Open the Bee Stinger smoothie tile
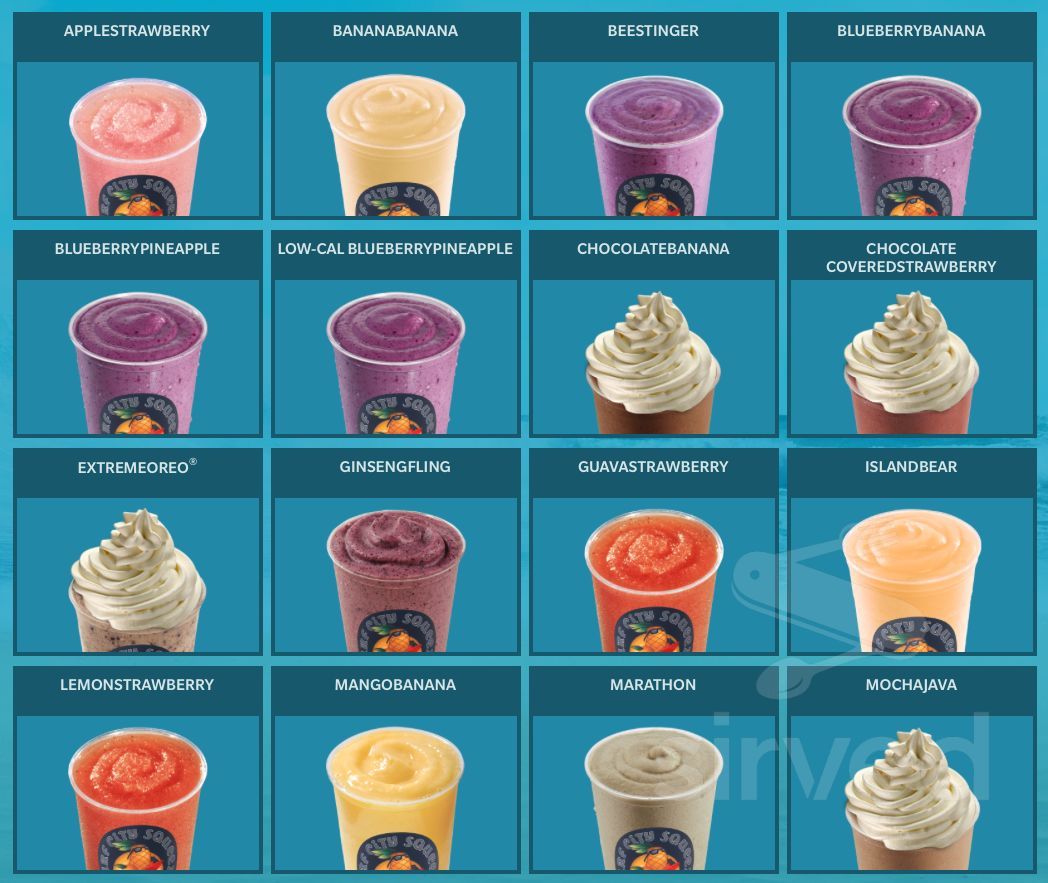1048x883 pixels. pyautogui.click(x=653, y=138)
